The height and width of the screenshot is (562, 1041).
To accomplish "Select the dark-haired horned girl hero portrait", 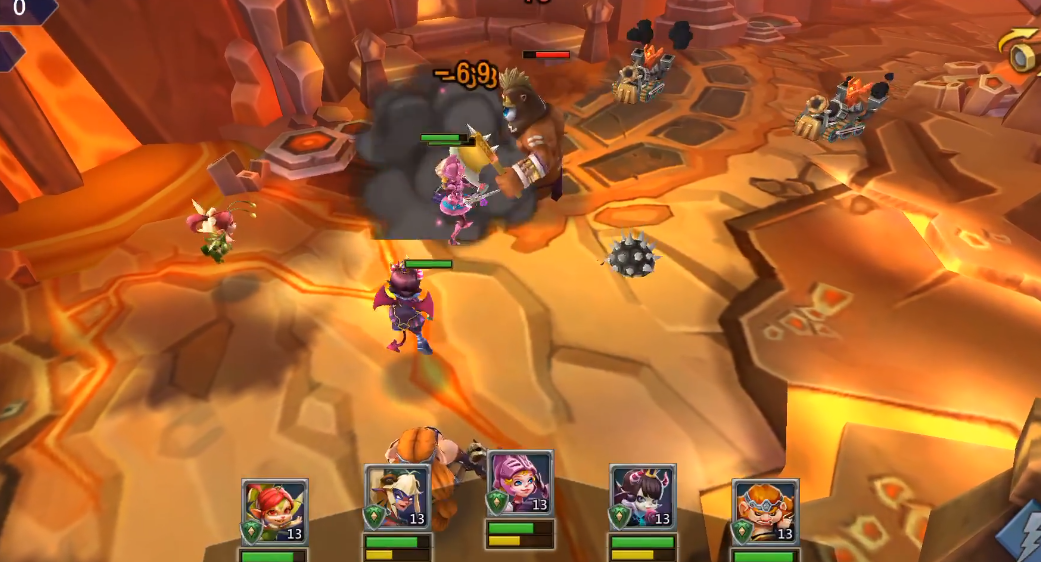I will pos(643,497).
